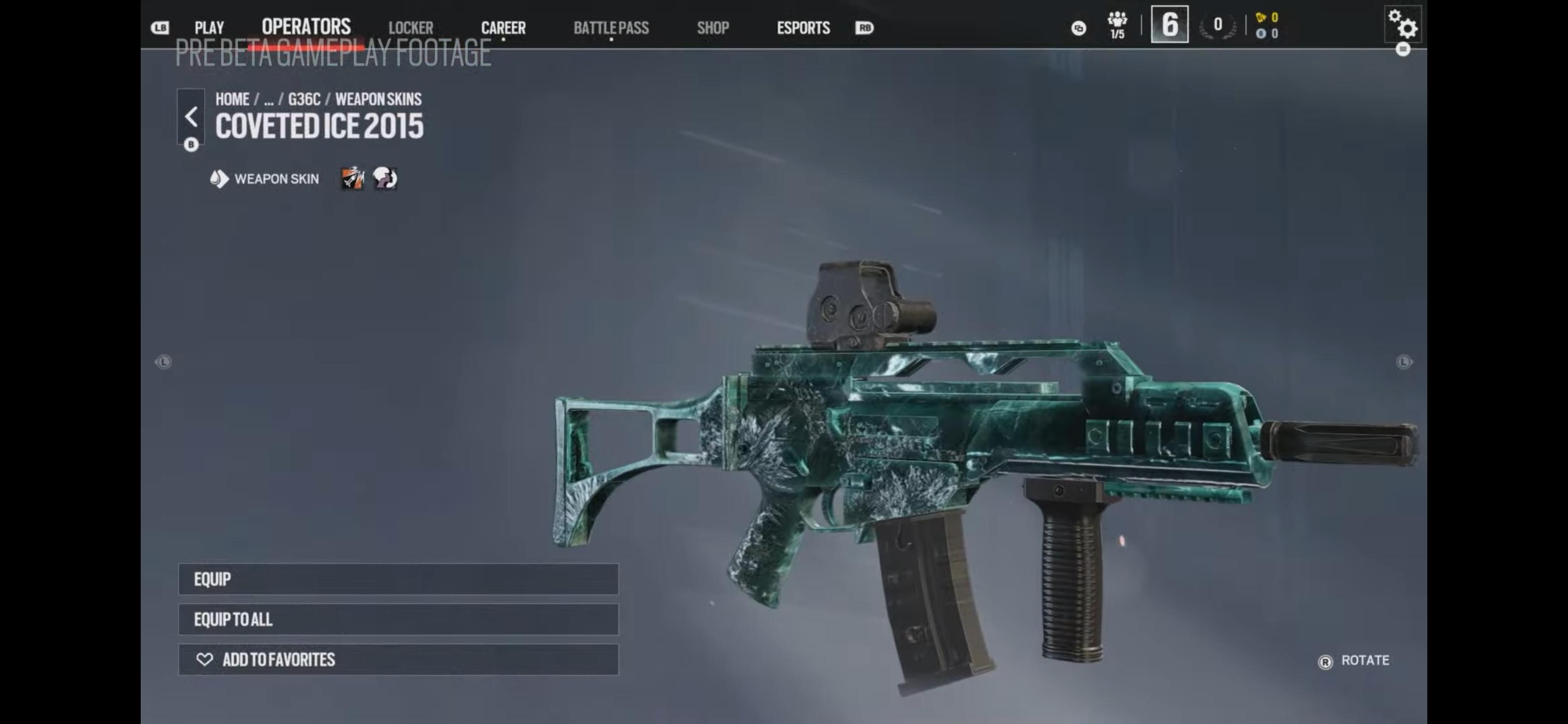Click the left arrow chevron on screen edge
The image size is (1568, 724).
(x=162, y=361)
